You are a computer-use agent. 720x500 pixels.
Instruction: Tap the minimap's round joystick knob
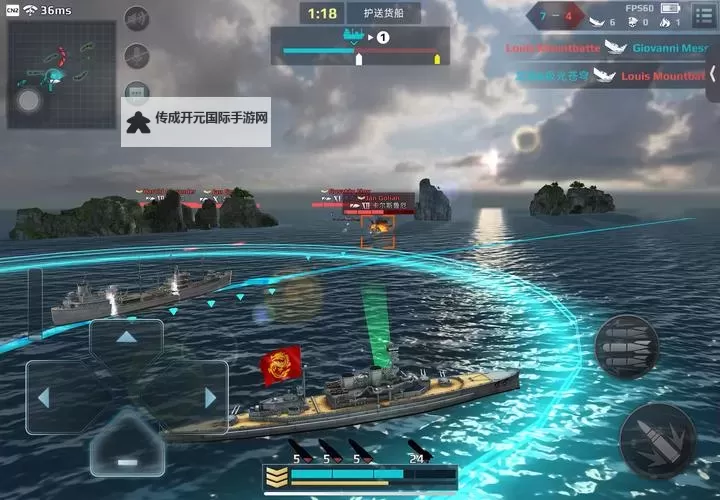click(x=29, y=99)
